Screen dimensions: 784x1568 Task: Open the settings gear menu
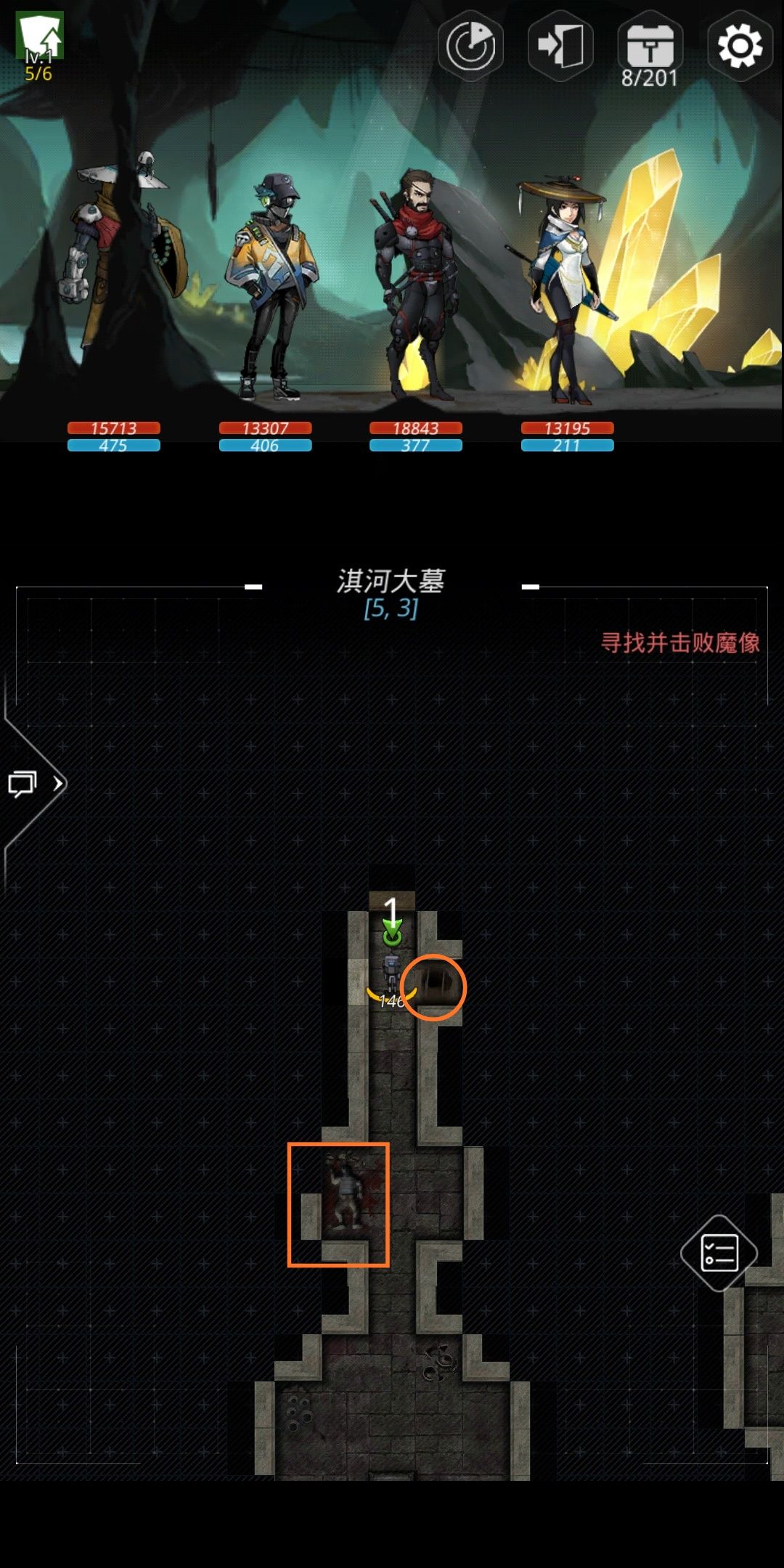740,46
